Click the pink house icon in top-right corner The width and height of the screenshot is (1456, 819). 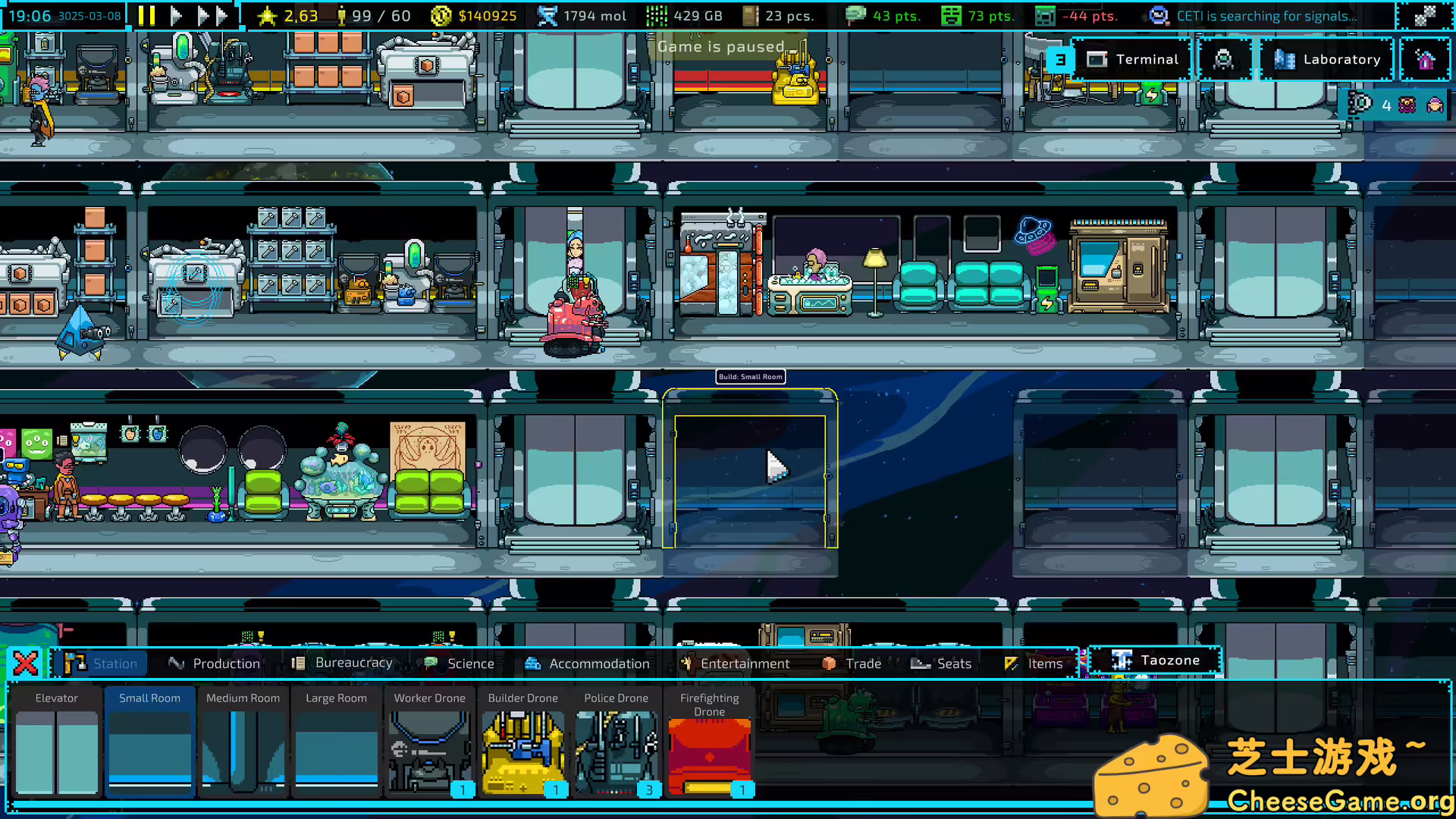click(1427, 59)
